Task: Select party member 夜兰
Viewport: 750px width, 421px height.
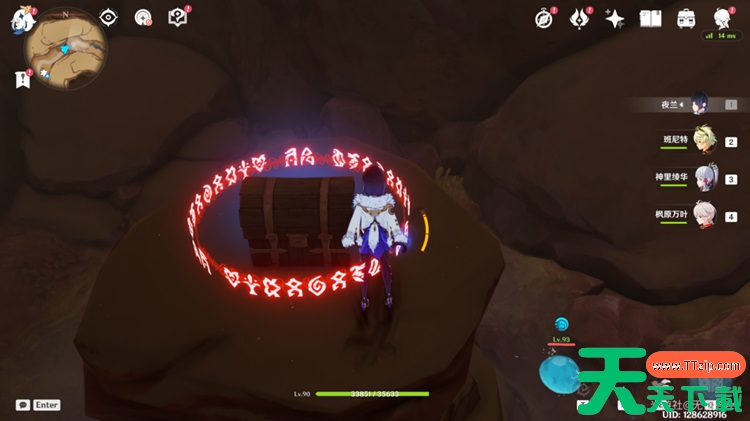Action: click(x=701, y=103)
